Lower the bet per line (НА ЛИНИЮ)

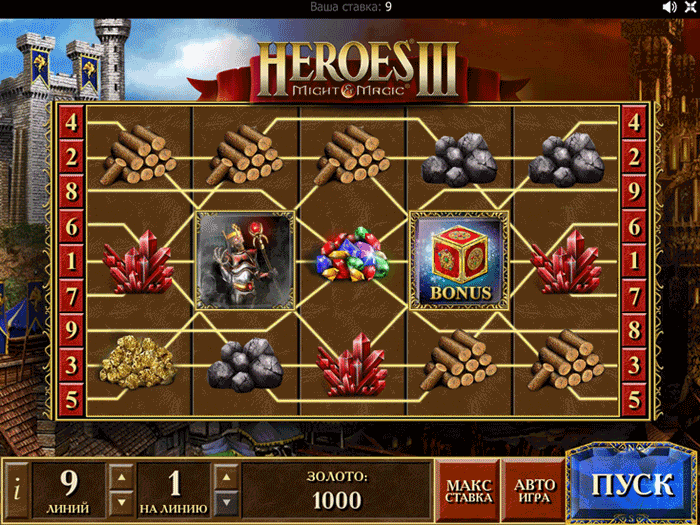pos(226,501)
